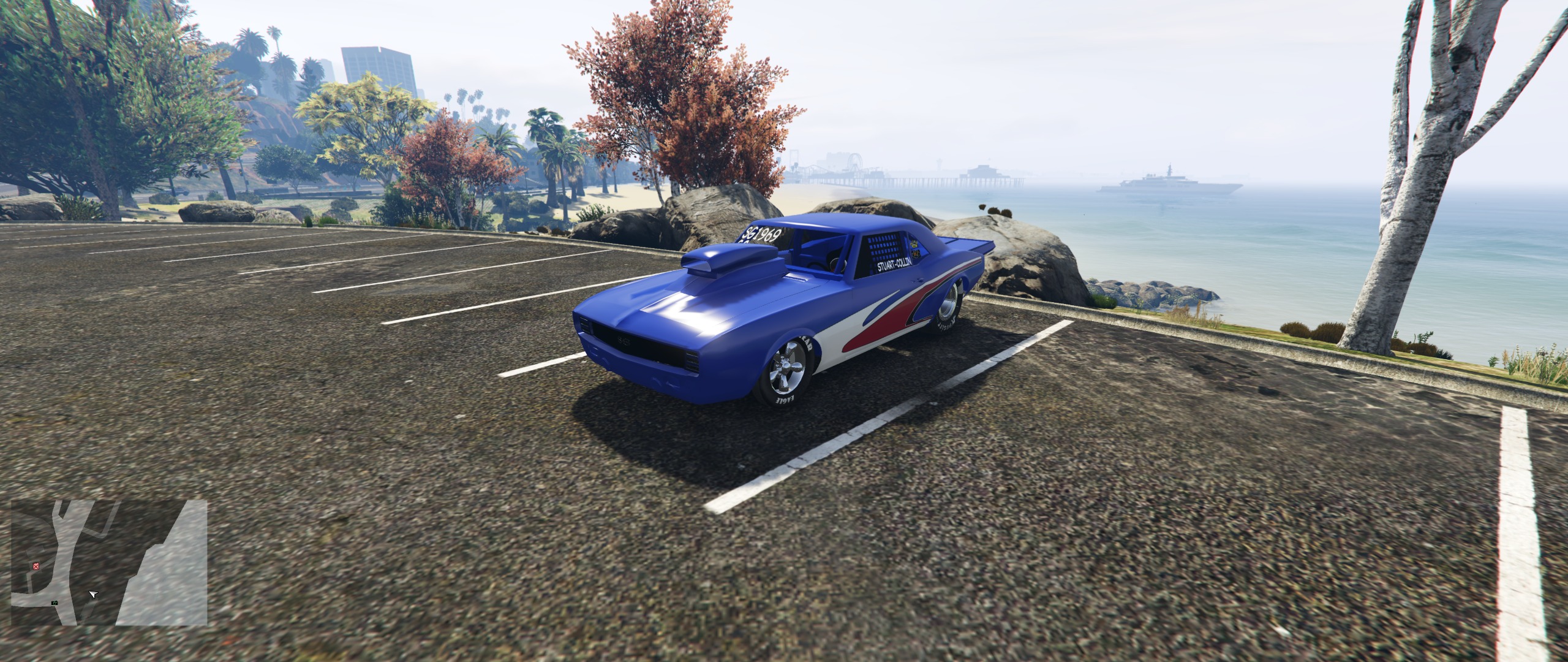
Task: Click the minimap
Action: (109, 562)
